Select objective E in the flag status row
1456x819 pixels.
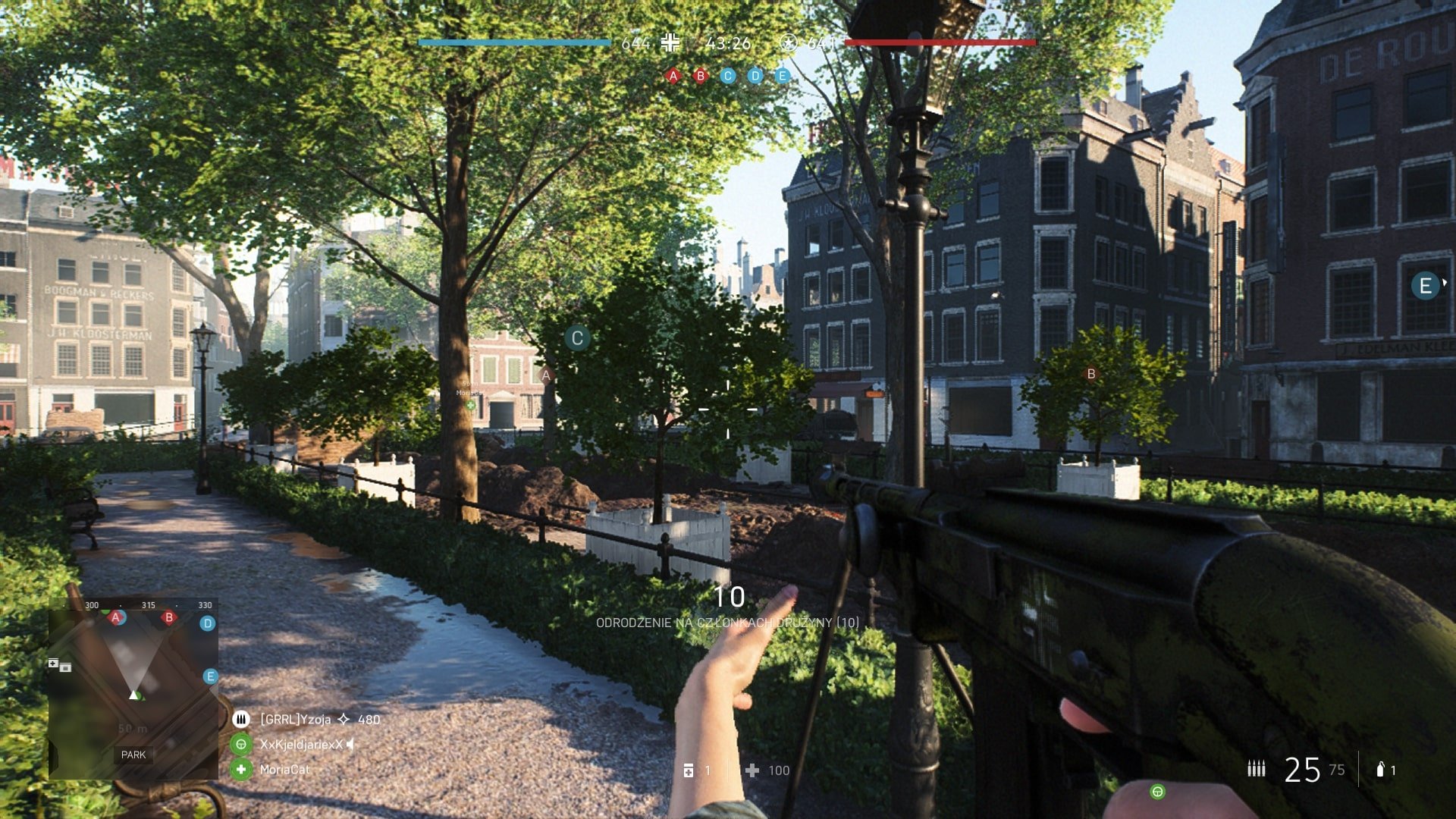(783, 76)
